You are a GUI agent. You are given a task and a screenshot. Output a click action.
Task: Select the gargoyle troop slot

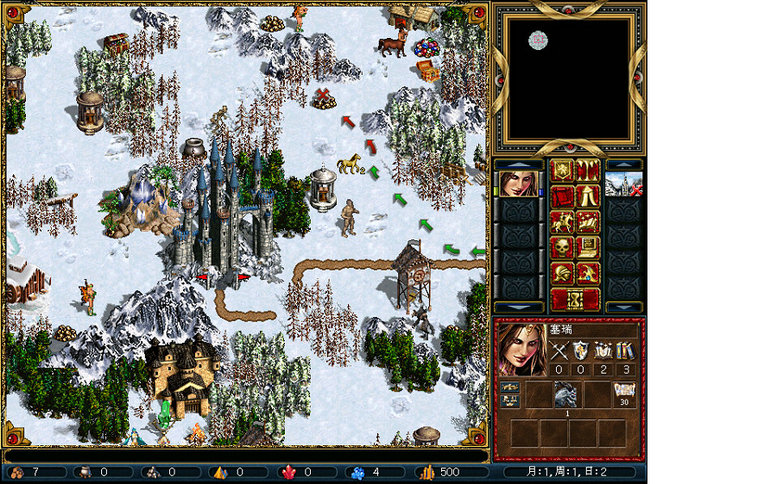pos(567,395)
